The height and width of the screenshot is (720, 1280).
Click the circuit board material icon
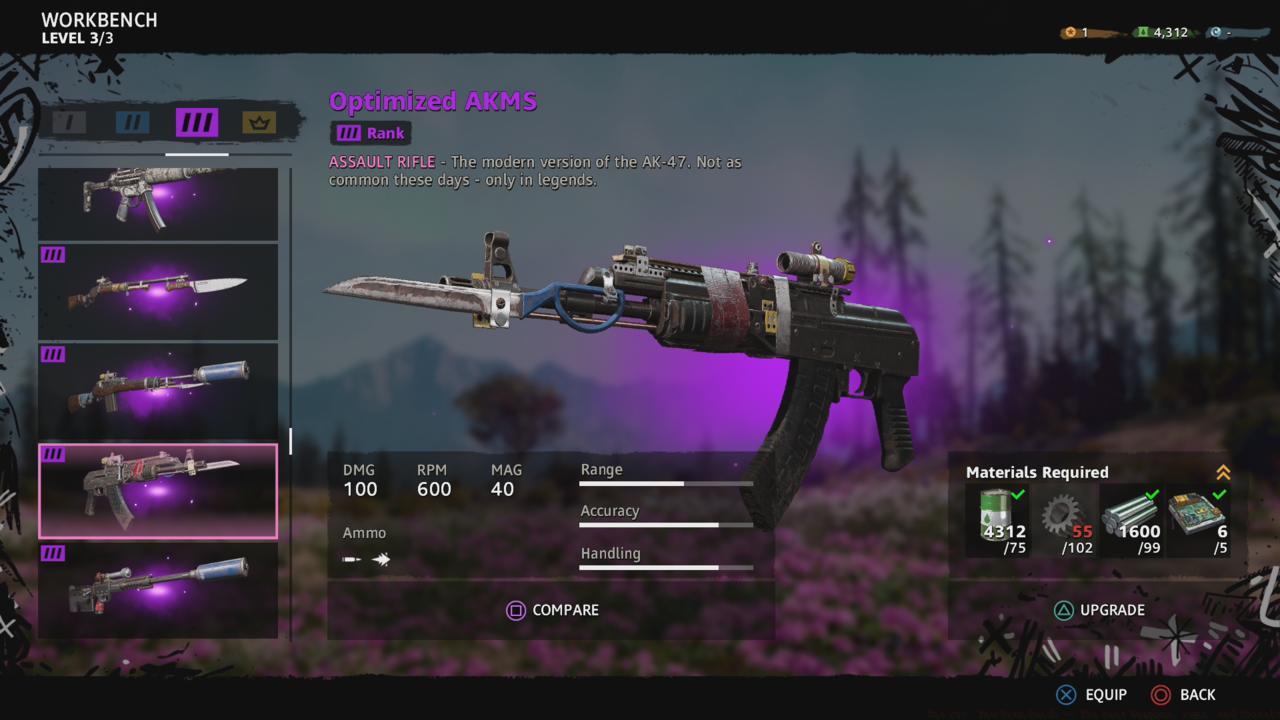click(x=1197, y=510)
